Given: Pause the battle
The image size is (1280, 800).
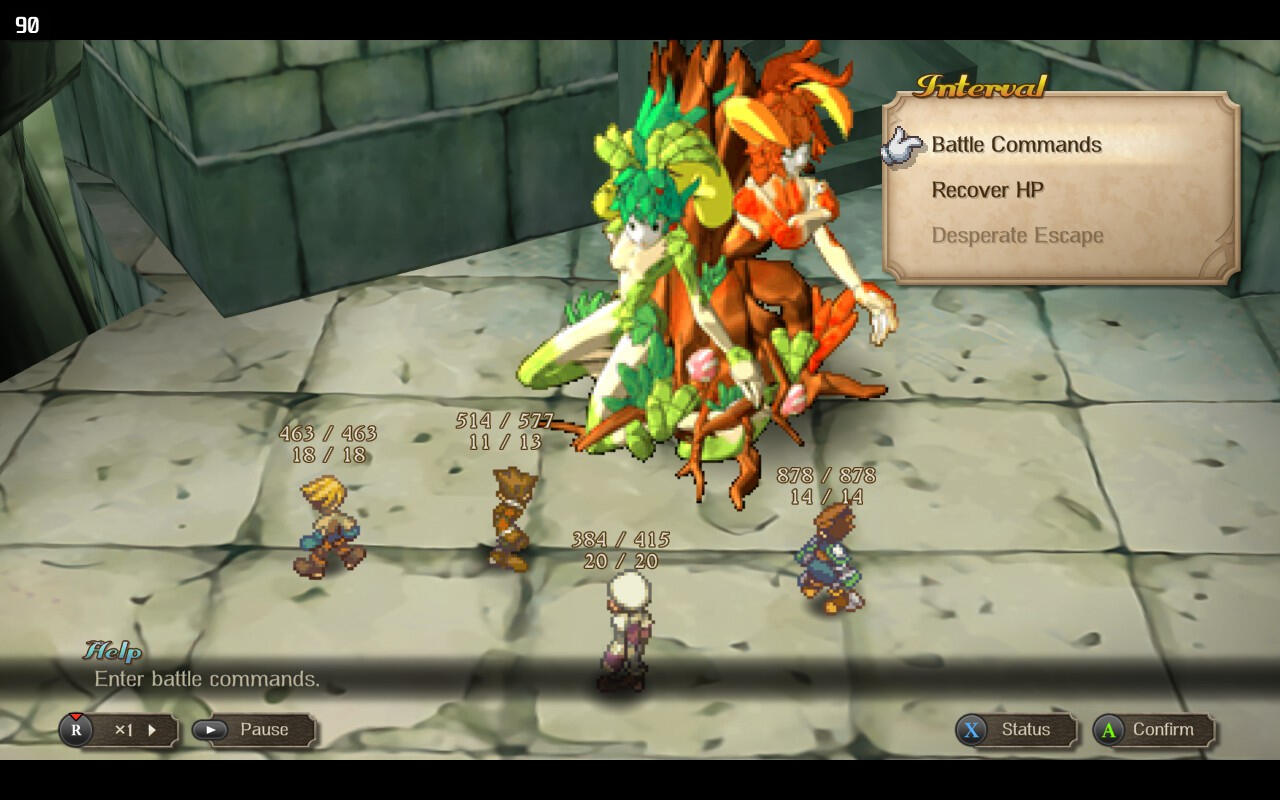Looking at the screenshot, I should [x=254, y=730].
